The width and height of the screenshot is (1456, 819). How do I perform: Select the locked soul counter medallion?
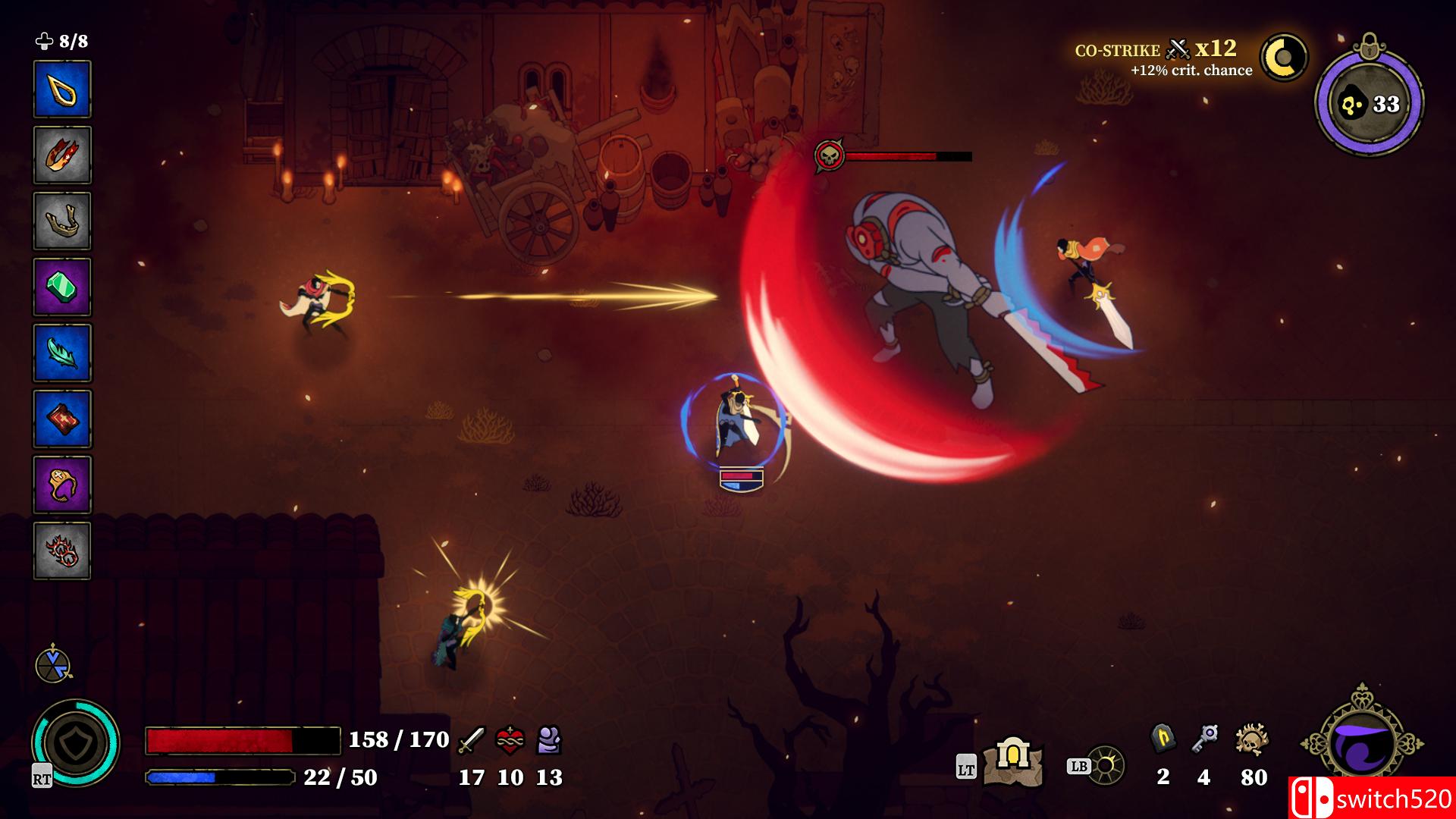click(1369, 103)
